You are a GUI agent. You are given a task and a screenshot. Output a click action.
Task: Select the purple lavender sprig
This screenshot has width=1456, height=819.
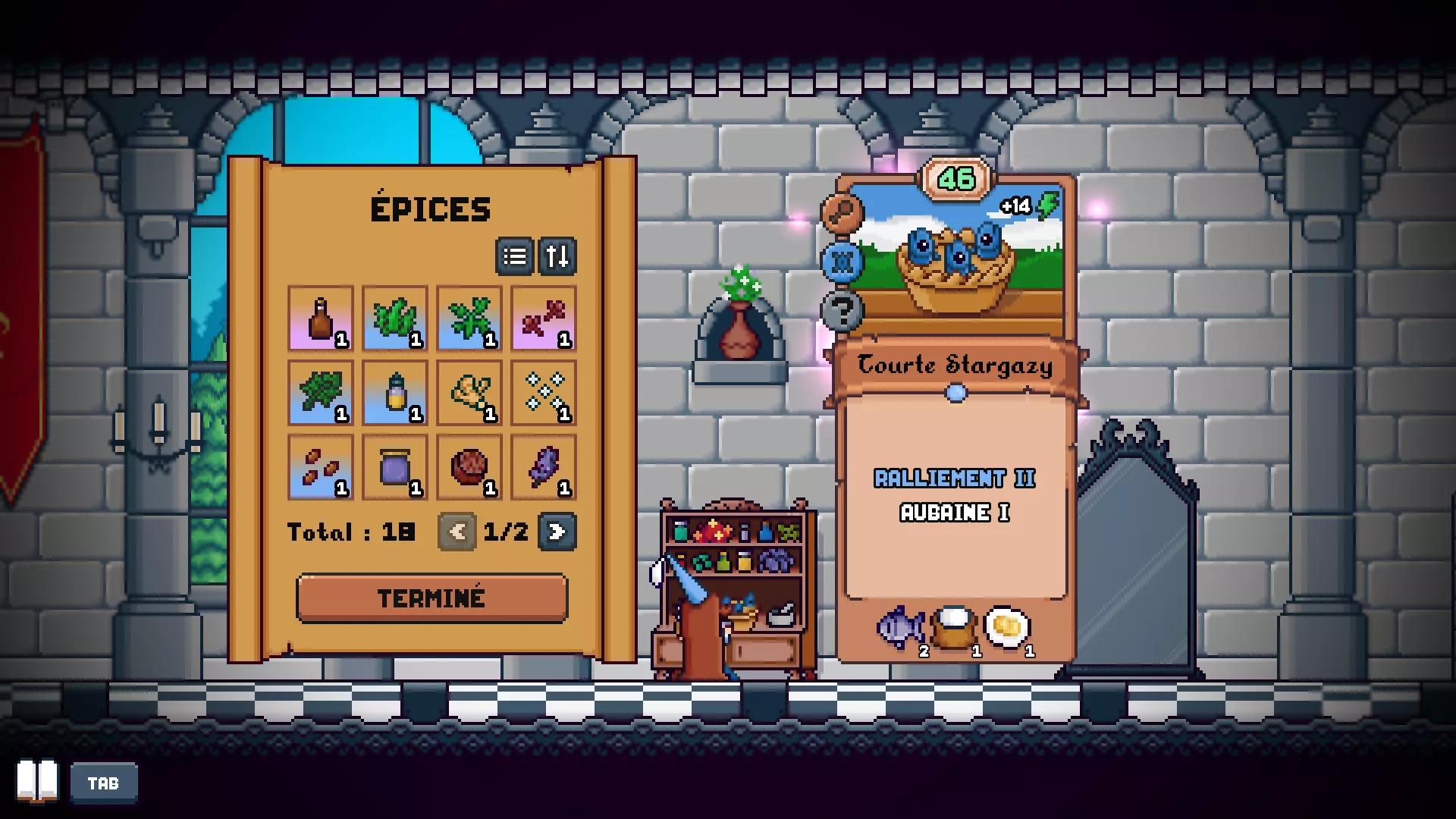tap(544, 467)
